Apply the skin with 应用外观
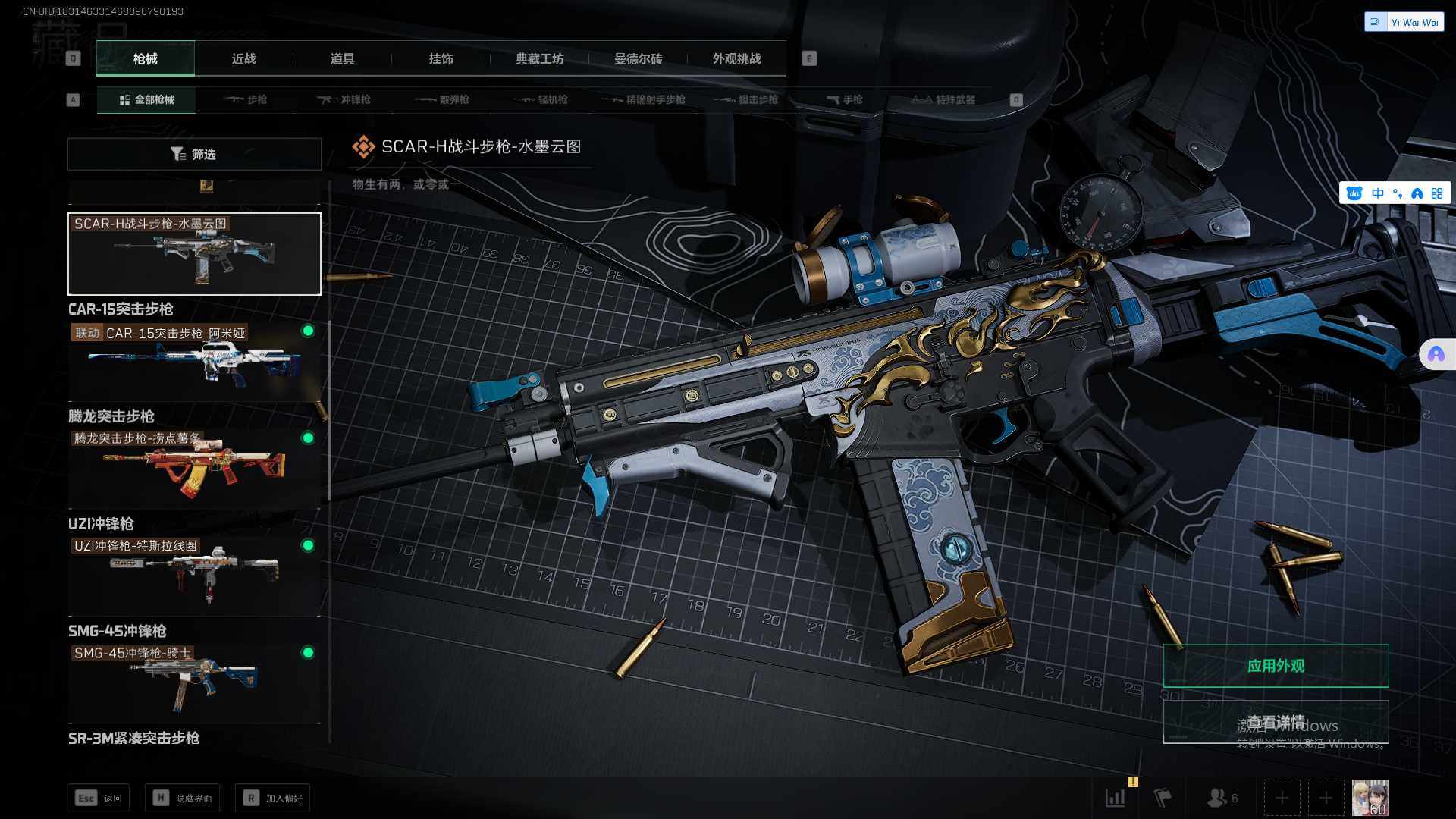 pos(1276,666)
